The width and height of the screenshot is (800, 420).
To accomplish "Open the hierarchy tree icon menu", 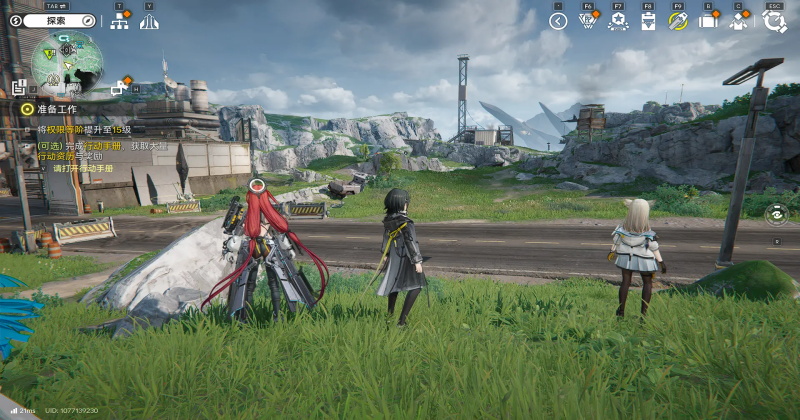I will tap(119, 21).
